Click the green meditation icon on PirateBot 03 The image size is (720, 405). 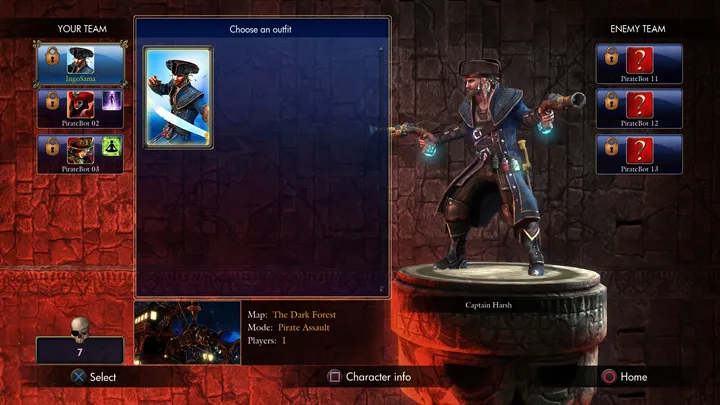pyautogui.click(x=112, y=148)
